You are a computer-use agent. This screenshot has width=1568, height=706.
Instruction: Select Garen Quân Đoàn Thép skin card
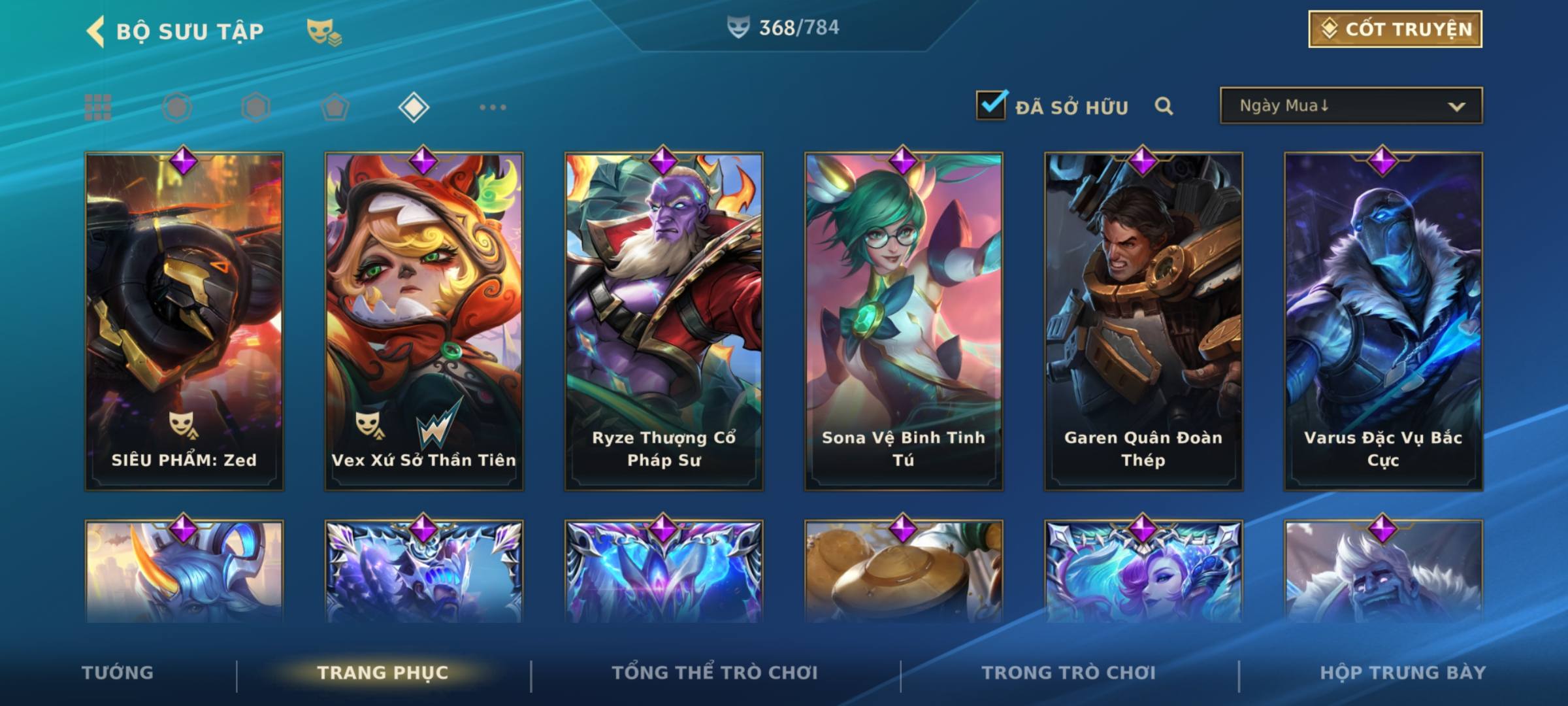pyautogui.click(x=1143, y=320)
